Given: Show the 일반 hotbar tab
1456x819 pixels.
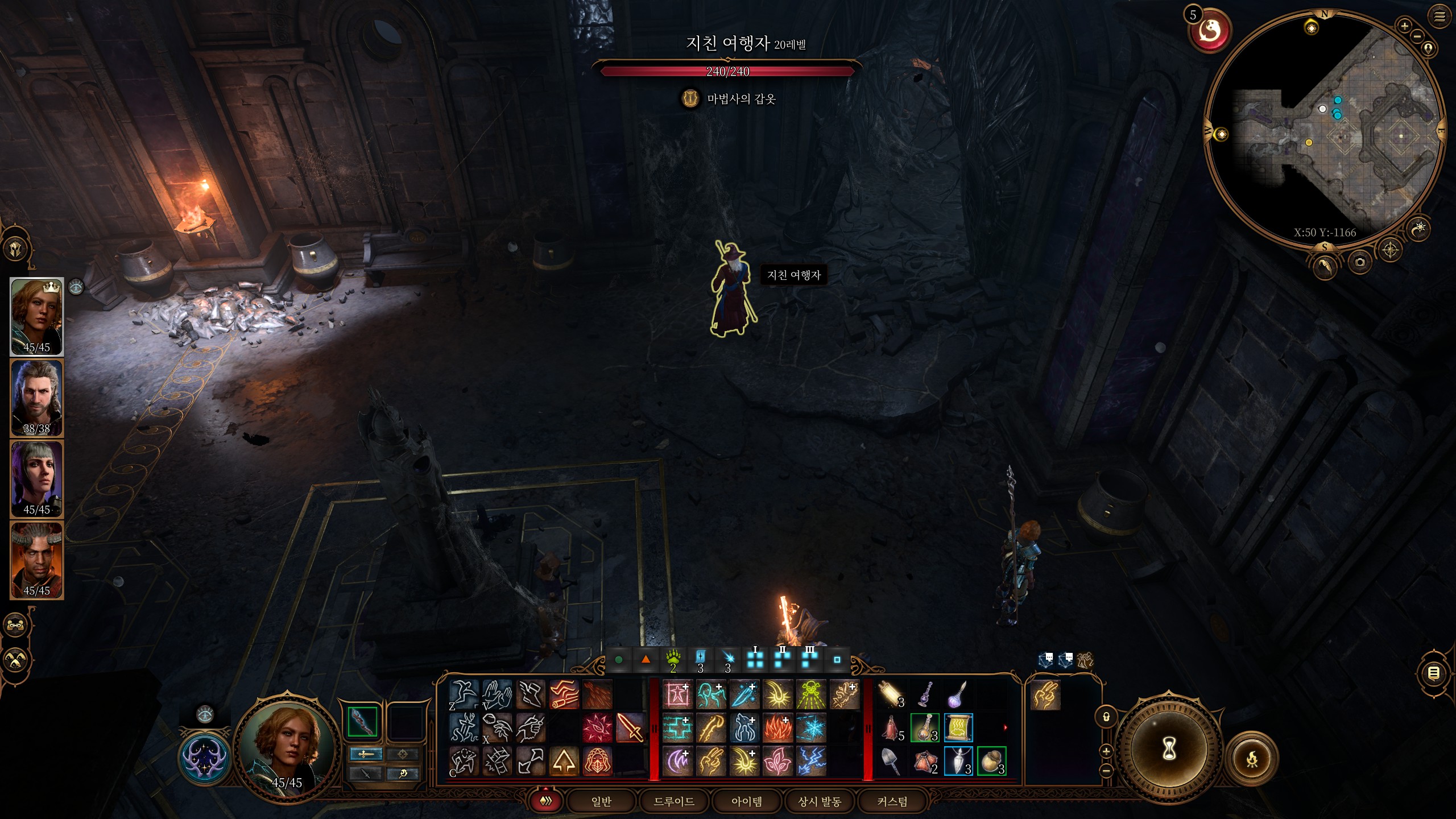Looking at the screenshot, I should pyautogui.click(x=601, y=801).
